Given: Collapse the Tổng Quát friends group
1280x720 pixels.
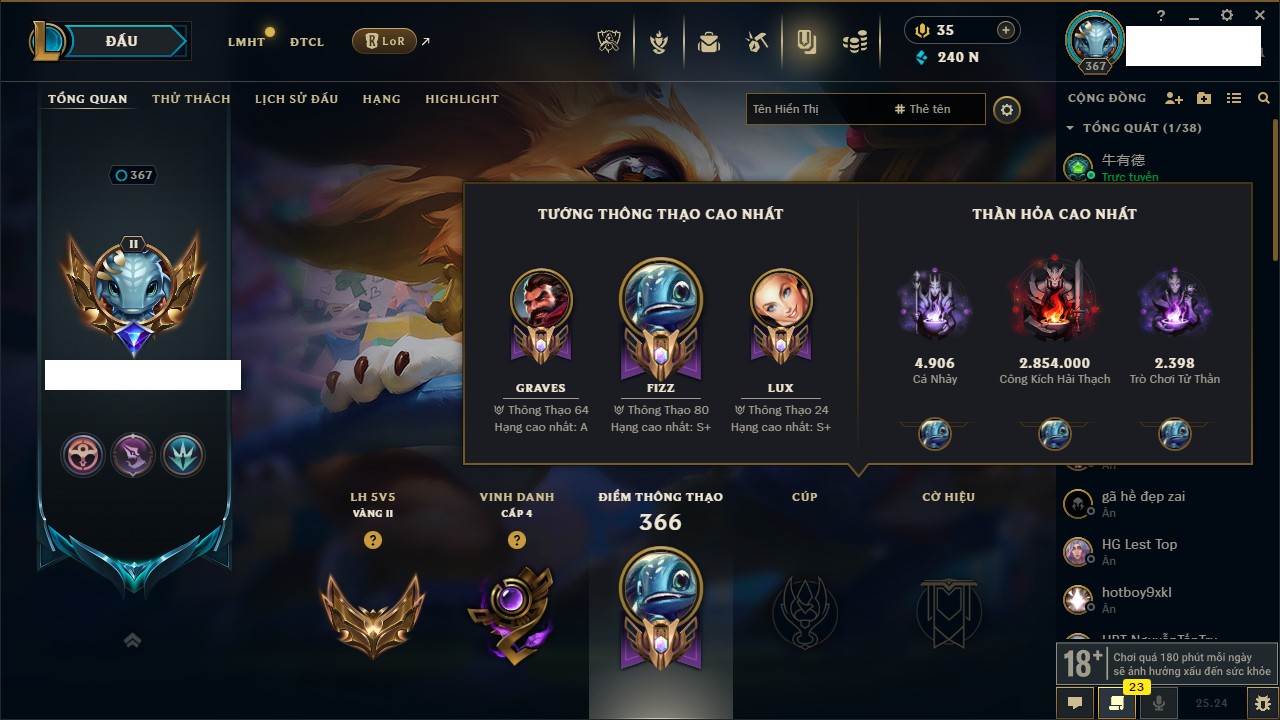Looking at the screenshot, I should pyautogui.click(x=1070, y=128).
